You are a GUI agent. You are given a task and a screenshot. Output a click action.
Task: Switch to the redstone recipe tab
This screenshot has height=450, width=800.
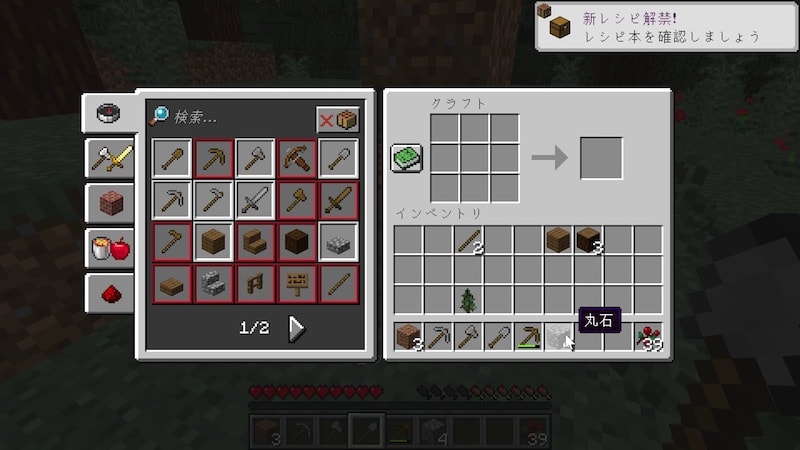110,293
